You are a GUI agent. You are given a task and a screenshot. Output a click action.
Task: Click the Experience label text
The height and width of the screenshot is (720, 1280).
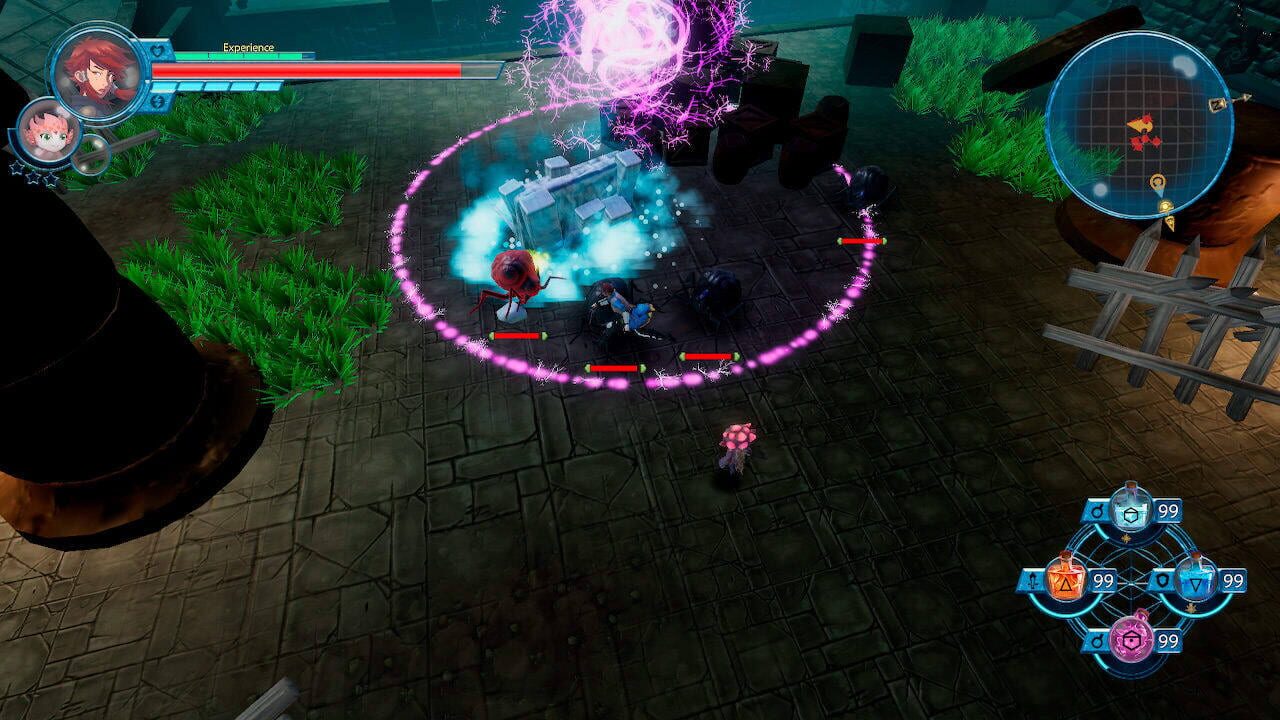(x=247, y=47)
